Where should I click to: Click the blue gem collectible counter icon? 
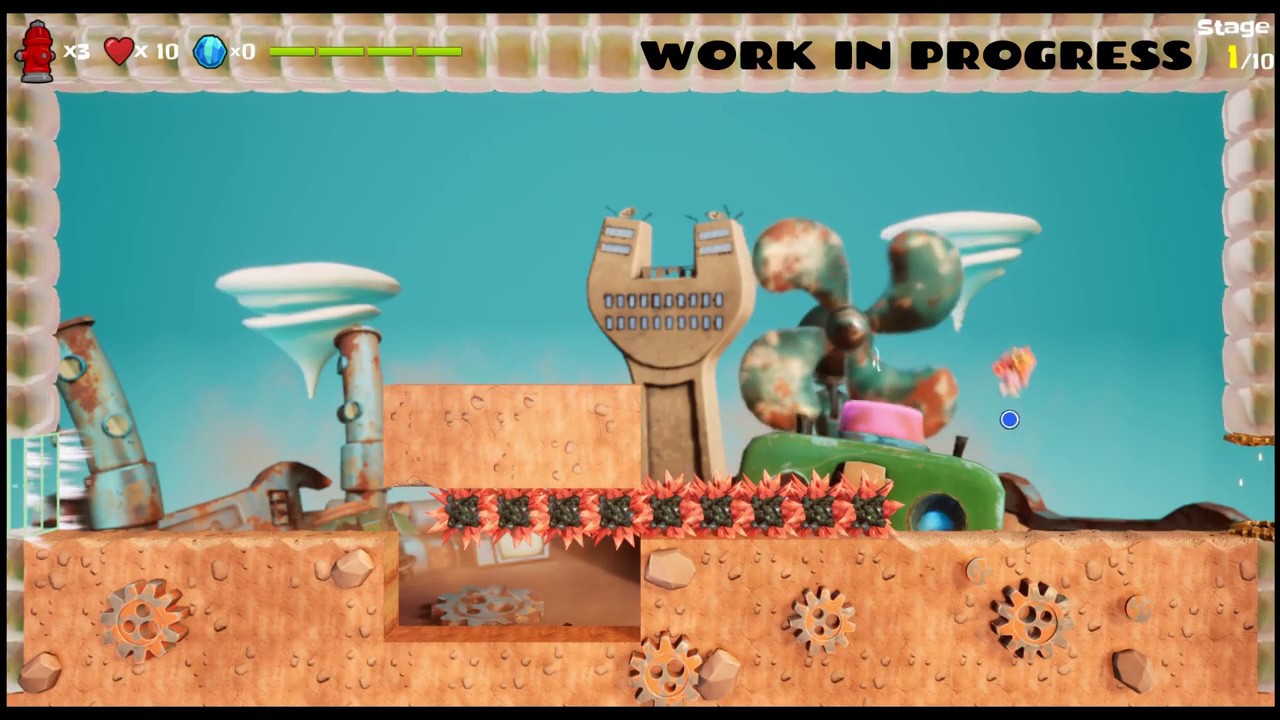(x=210, y=51)
